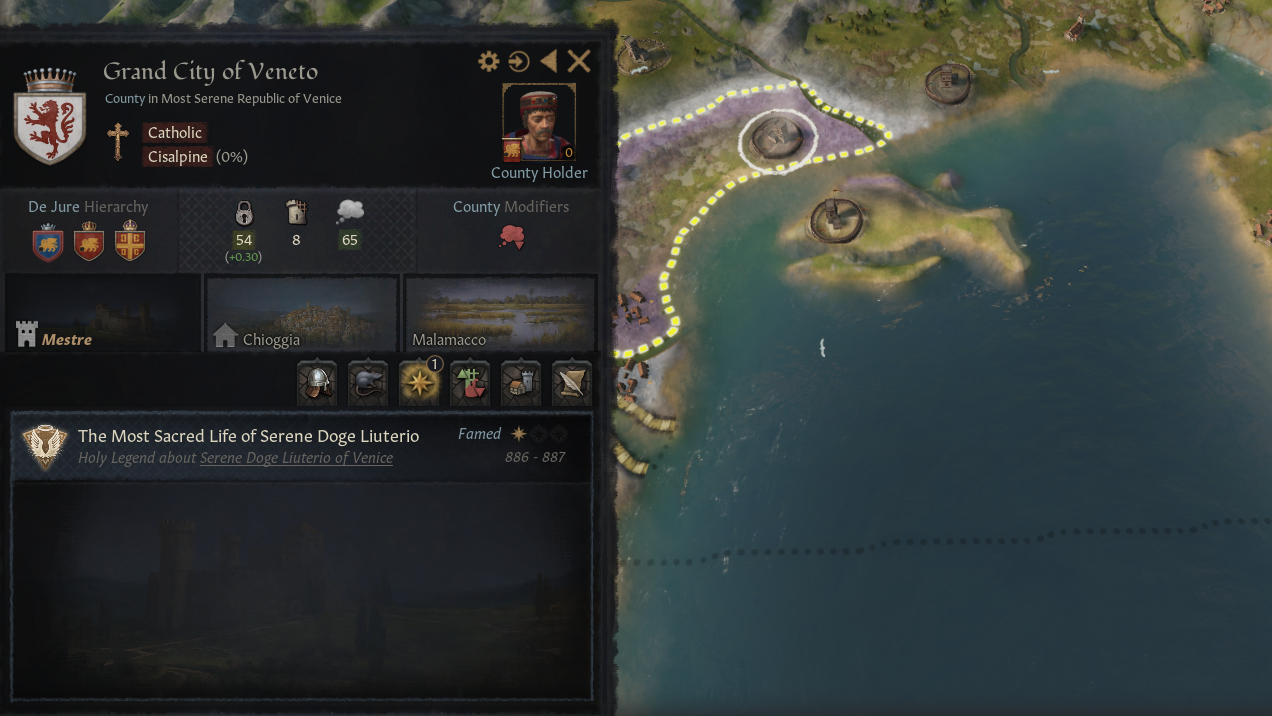
Task: Open the helmet levies tab
Action: [x=317, y=383]
